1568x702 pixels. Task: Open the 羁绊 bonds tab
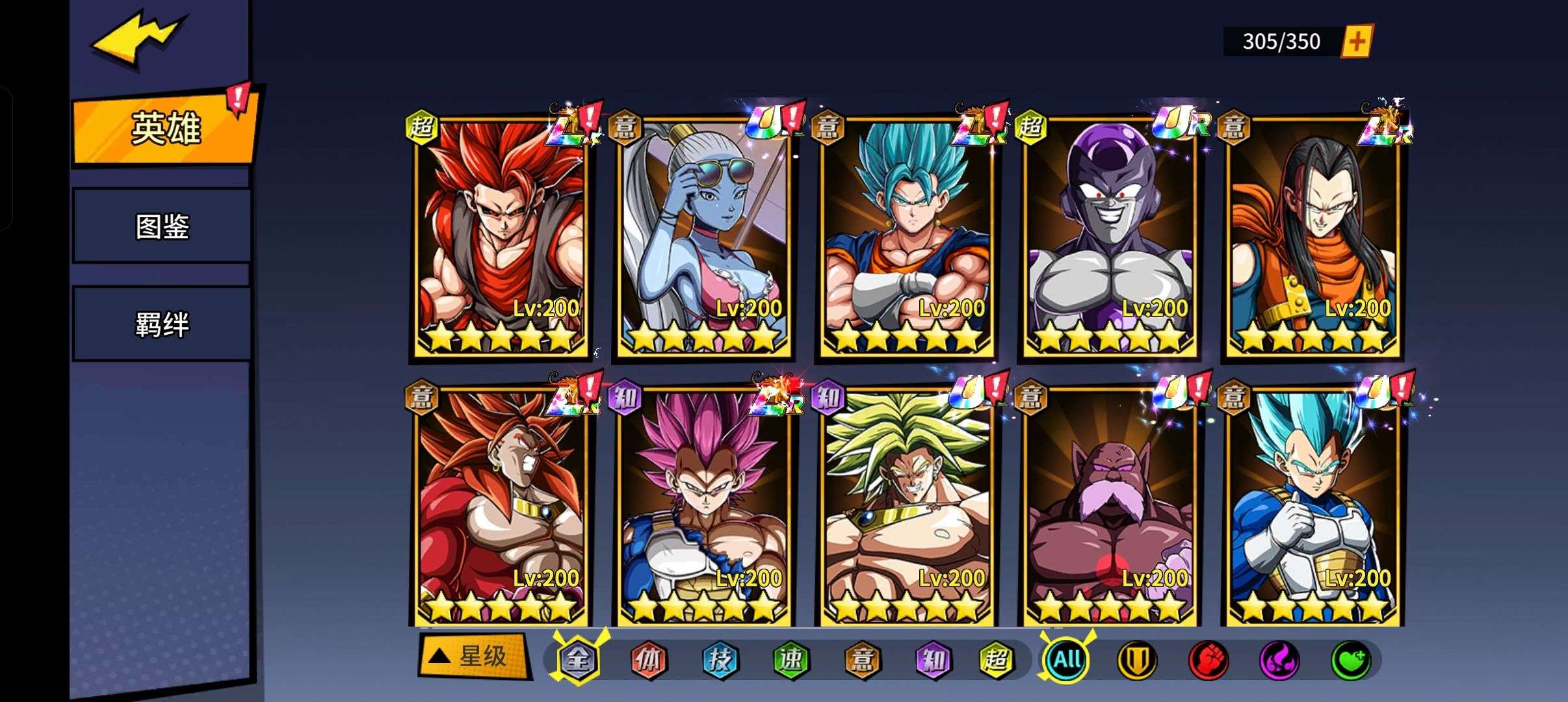(162, 324)
